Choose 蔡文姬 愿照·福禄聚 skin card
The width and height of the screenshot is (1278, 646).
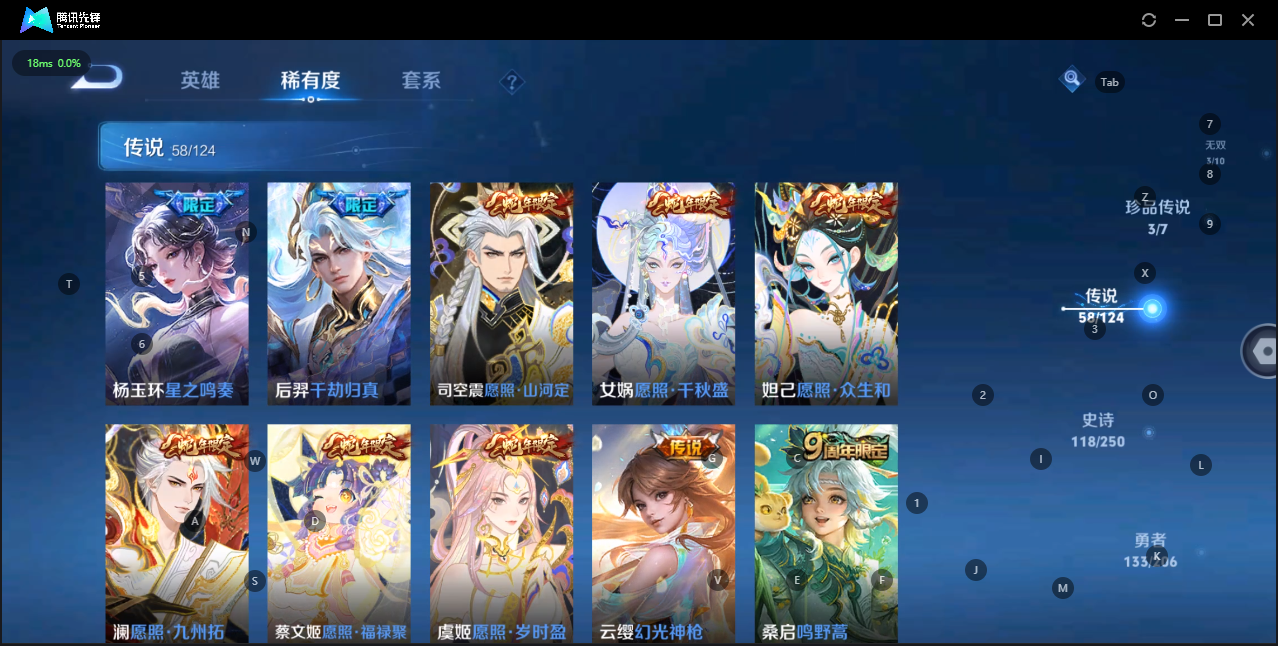[339, 533]
